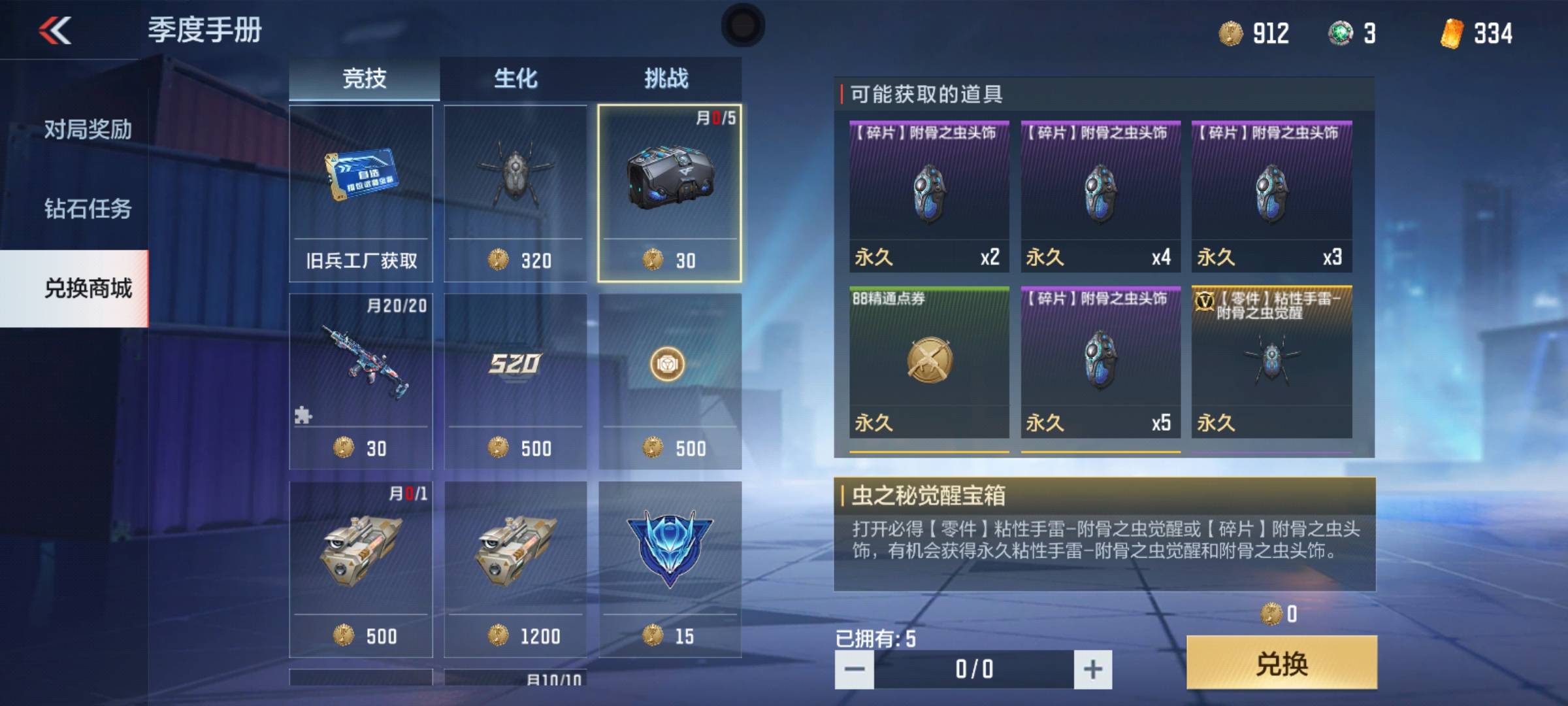Confirm with the 兑换 button
1568x706 pixels.
1282,663
